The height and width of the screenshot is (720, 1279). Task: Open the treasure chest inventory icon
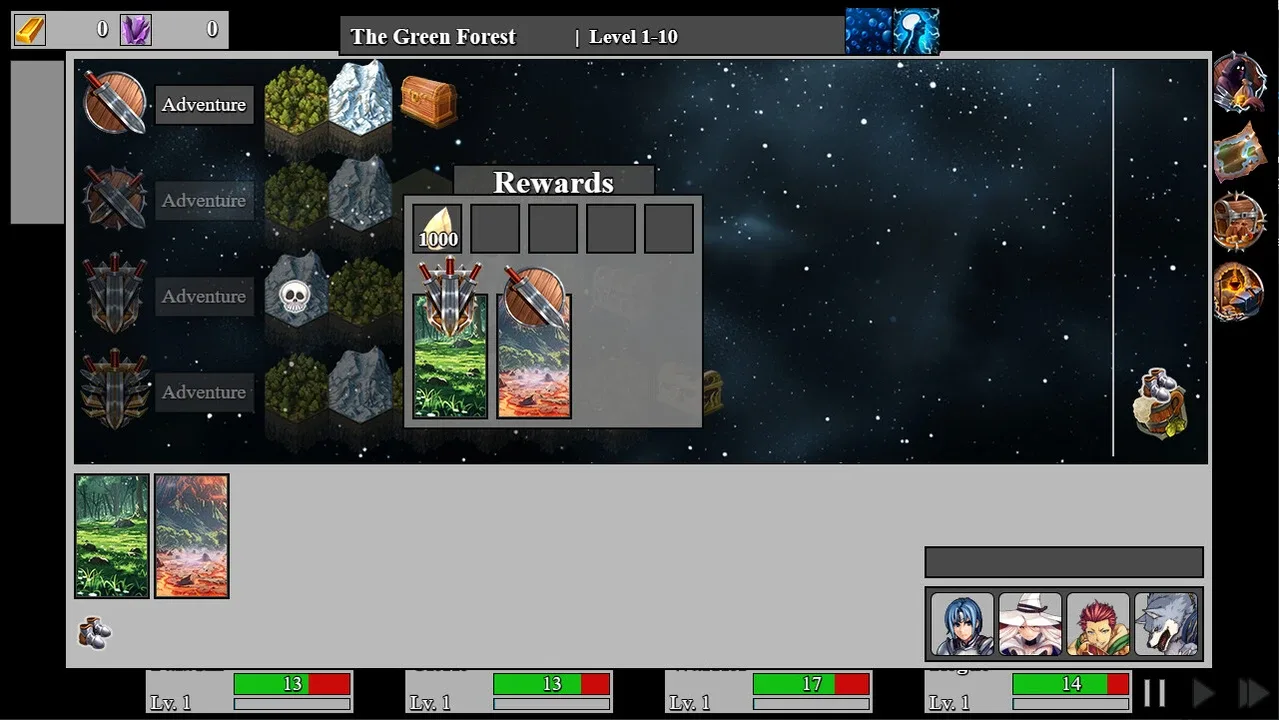pyautogui.click(x=1239, y=222)
